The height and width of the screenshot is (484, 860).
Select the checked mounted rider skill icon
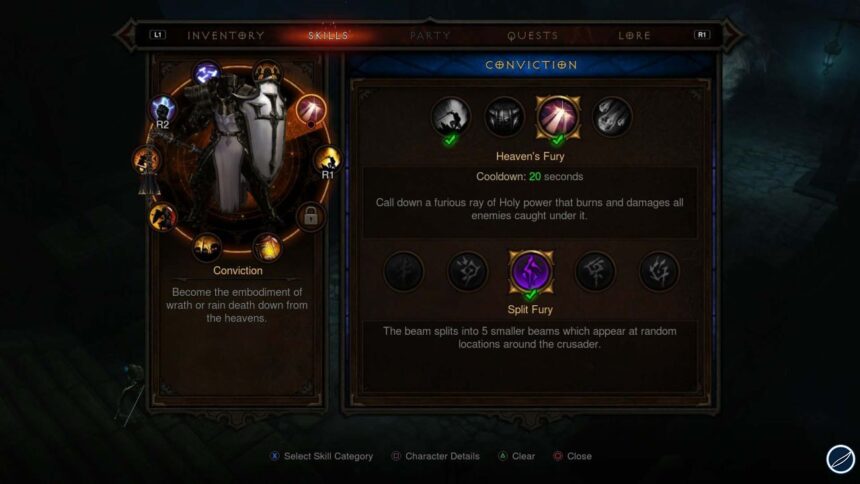451,117
